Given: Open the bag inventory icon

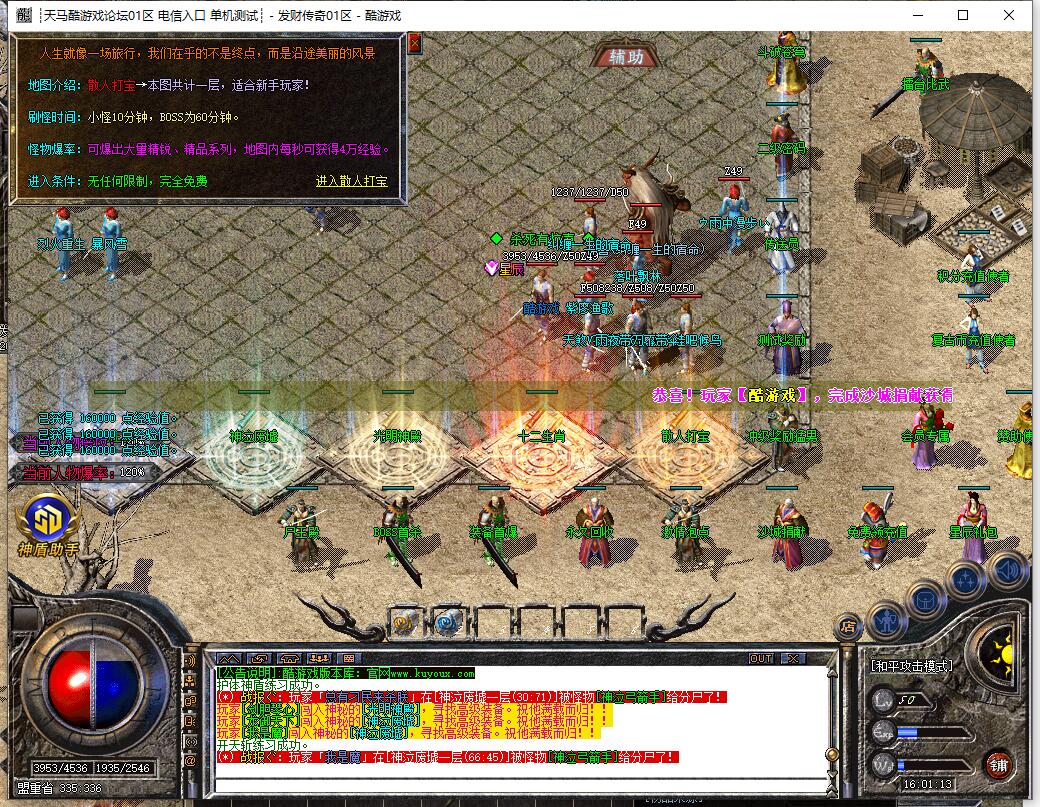Looking at the screenshot, I should point(926,598).
